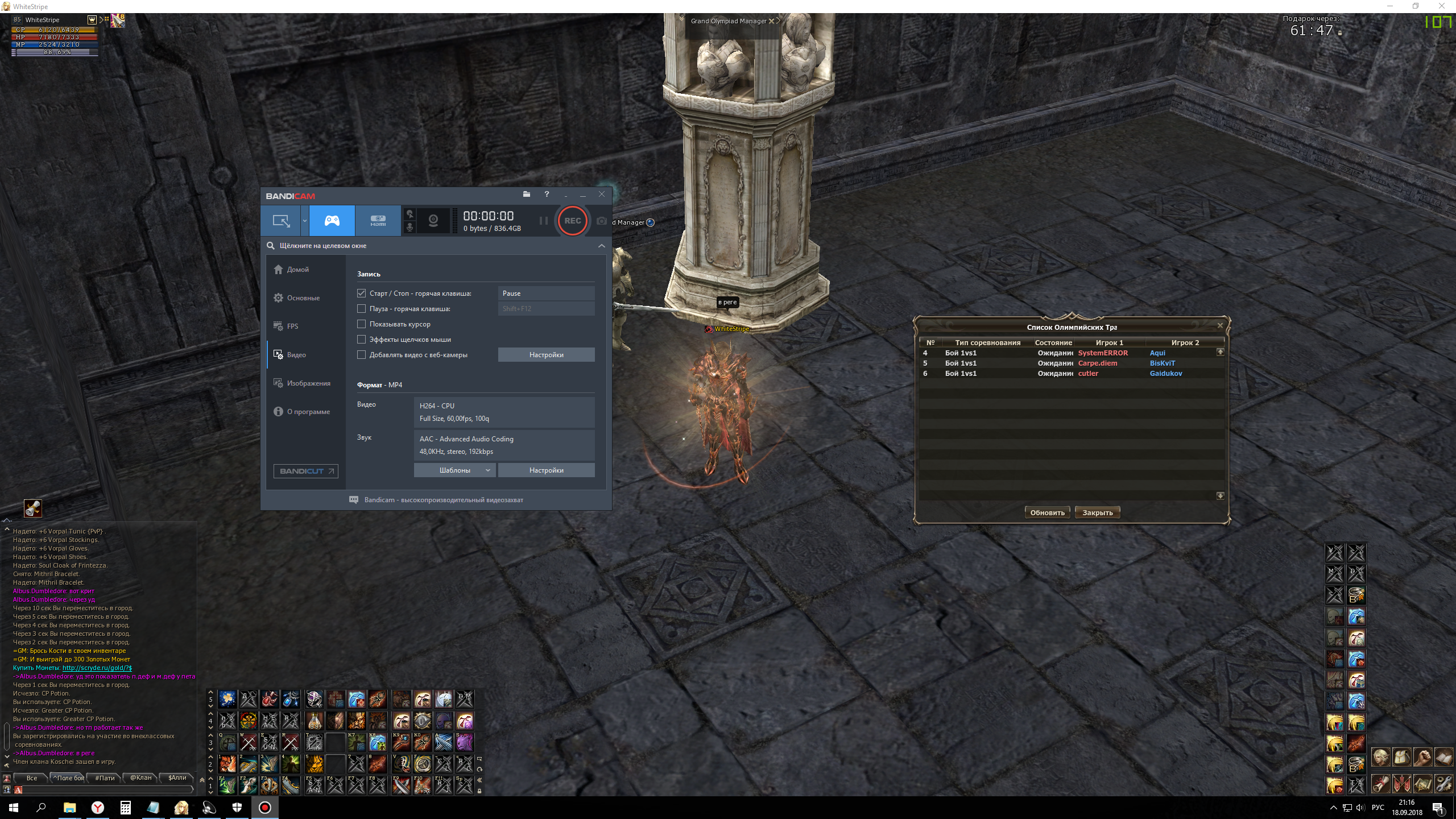Close the Grand Olympiad Manager target bar

point(771,21)
